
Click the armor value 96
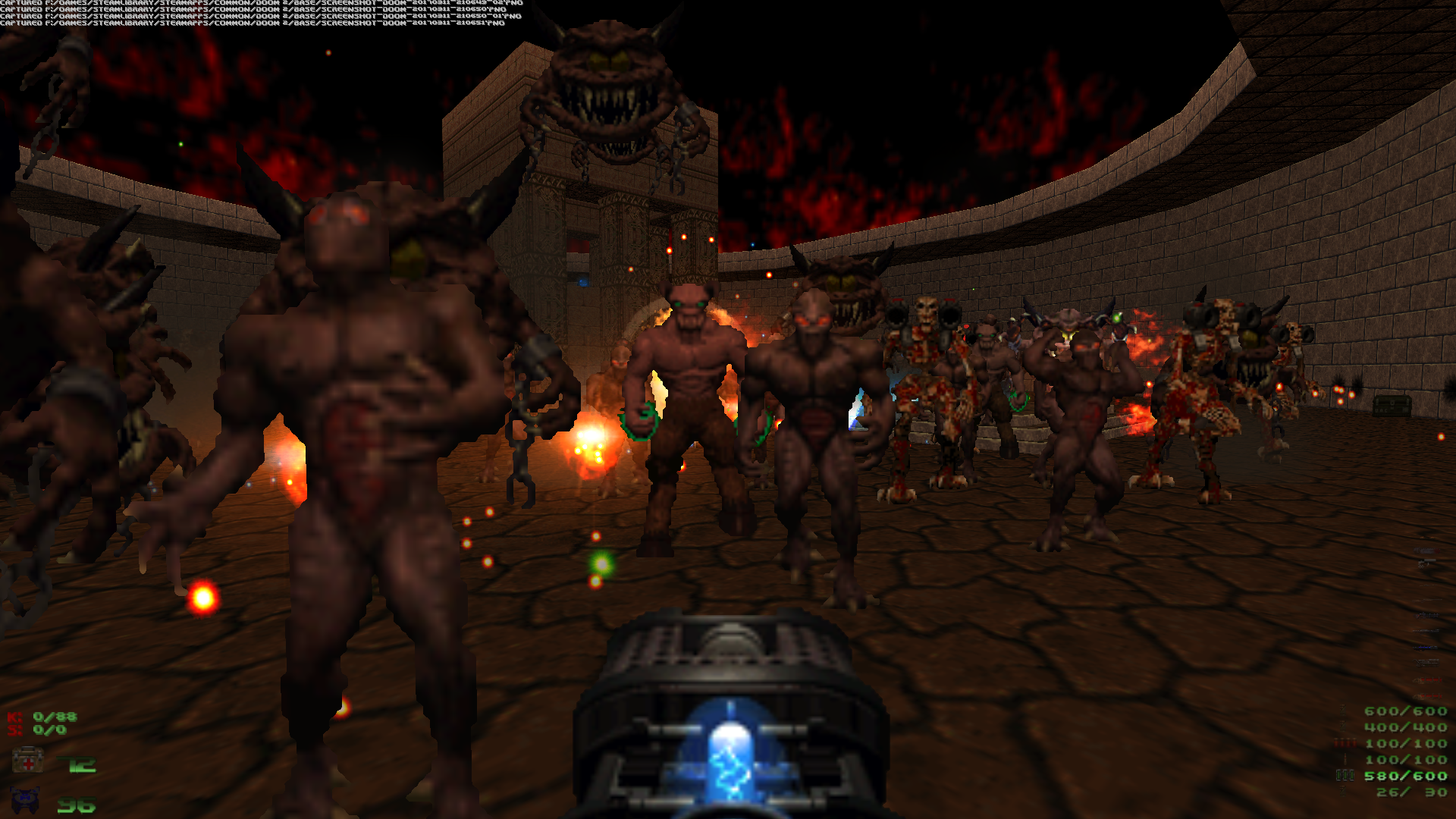[77, 805]
